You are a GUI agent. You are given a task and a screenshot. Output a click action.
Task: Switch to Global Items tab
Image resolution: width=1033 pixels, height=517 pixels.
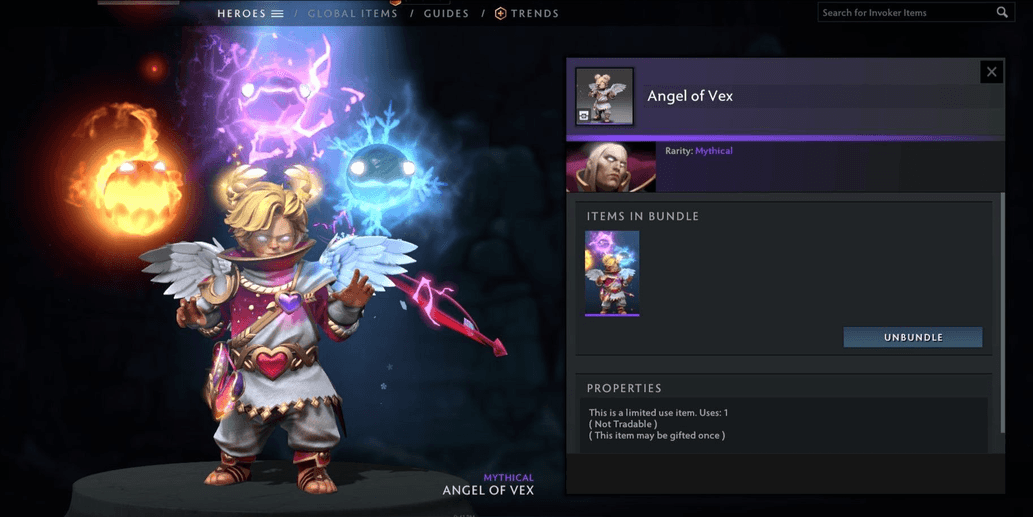(x=352, y=14)
